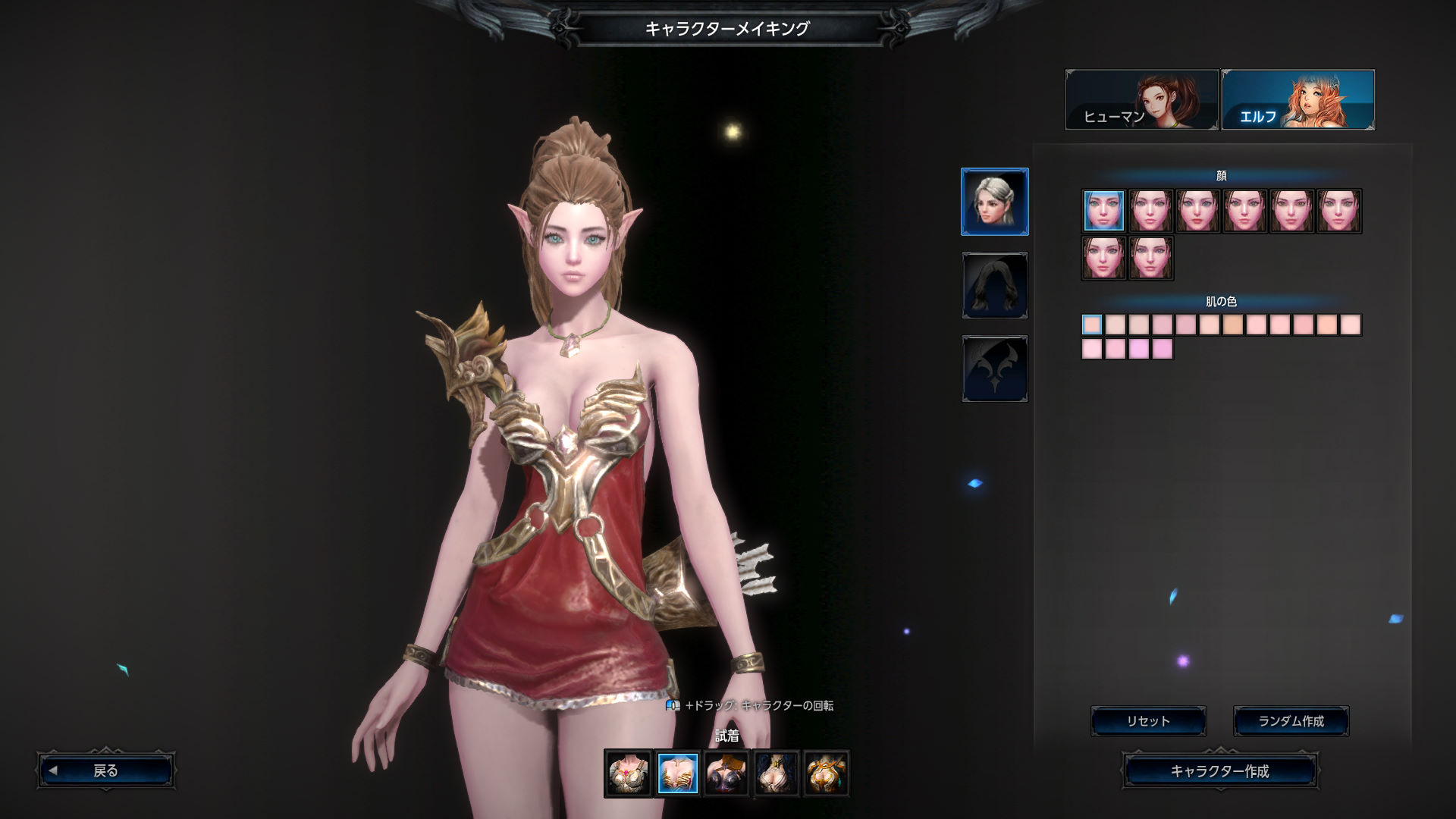Open the hairstyle customization category

[x=994, y=285]
